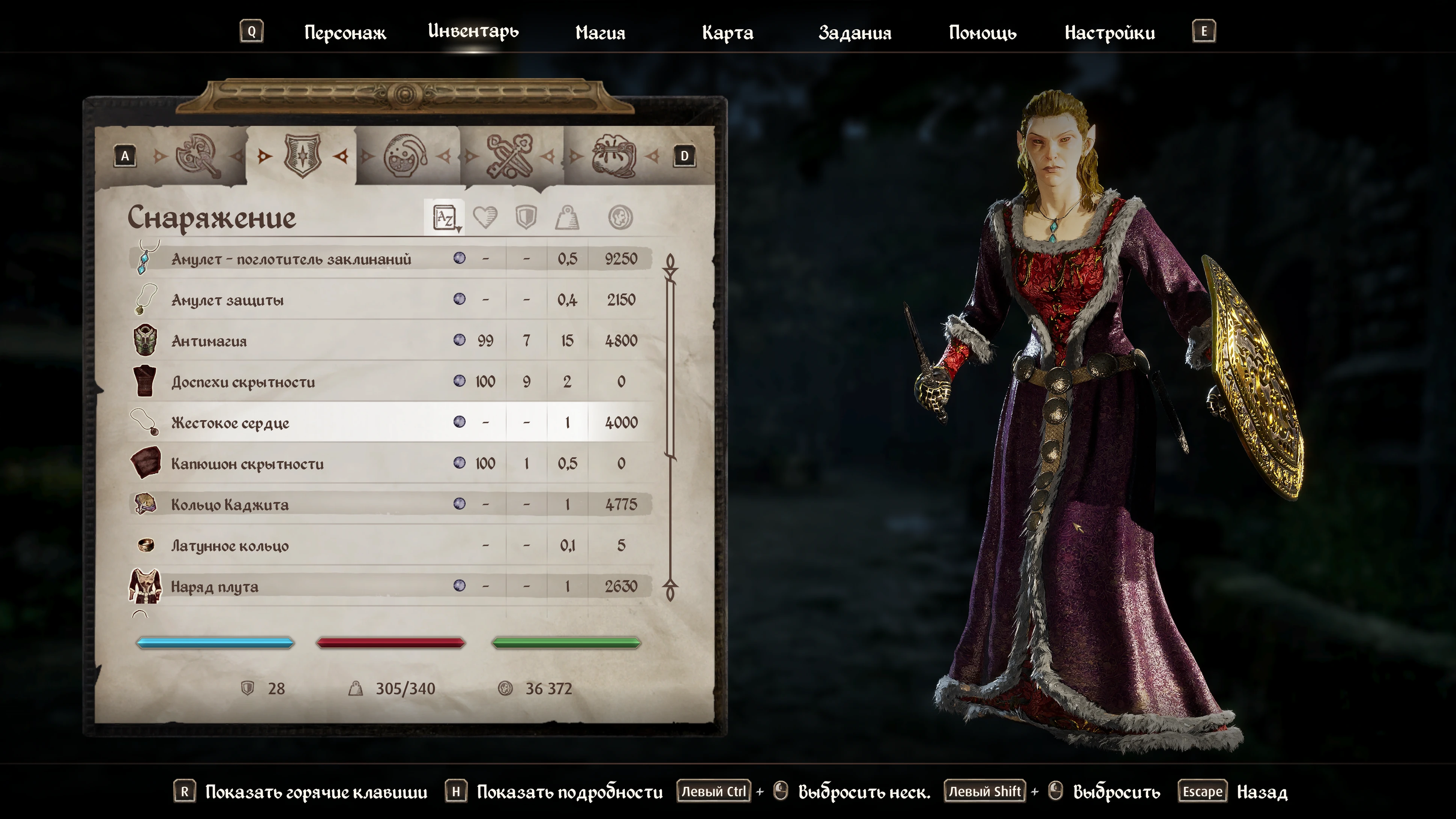Sort items by coin value
The width and height of the screenshot is (1456, 819).
click(x=620, y=217)
